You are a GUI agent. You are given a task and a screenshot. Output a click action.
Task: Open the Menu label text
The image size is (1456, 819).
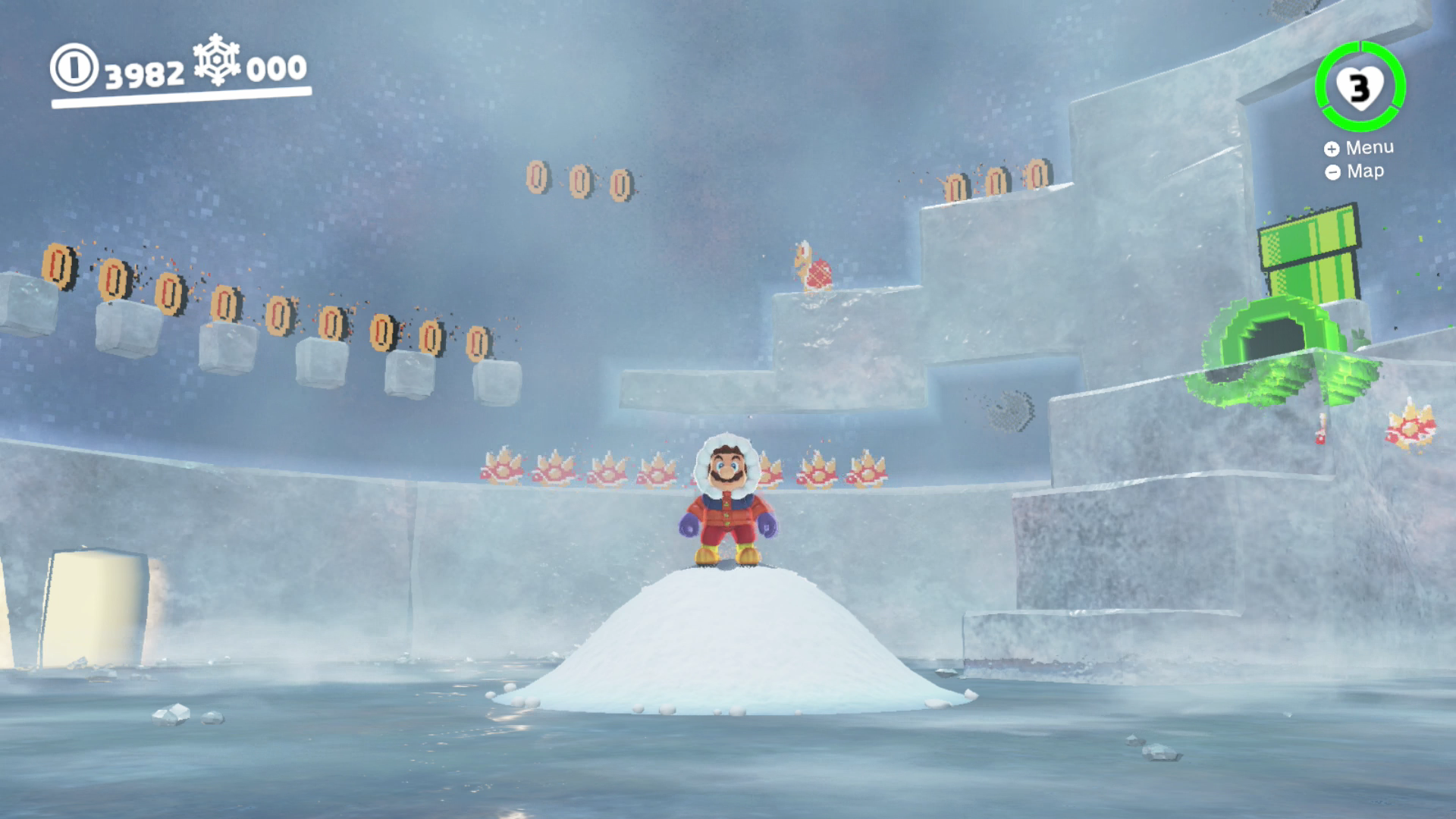(1369, 146)
